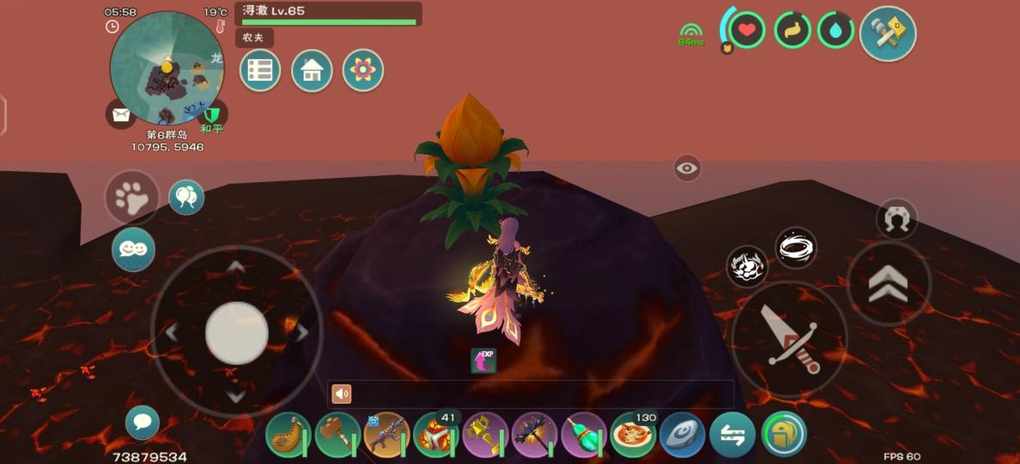Open the flower icon menu
This screenshot has height=464, width=1020.
(363, 71)
